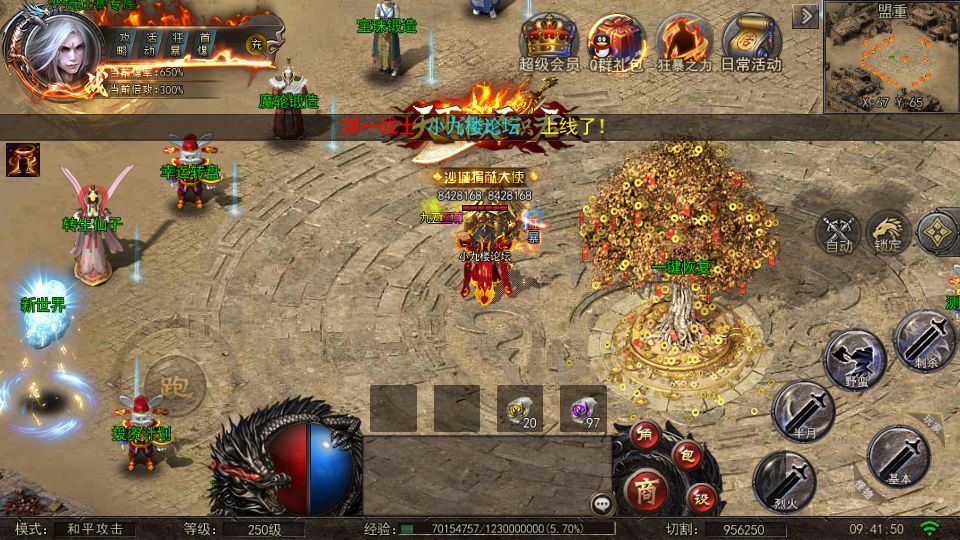Tap the round 充 recharge button
The image size is (960, 540).
tap(256, 43)
